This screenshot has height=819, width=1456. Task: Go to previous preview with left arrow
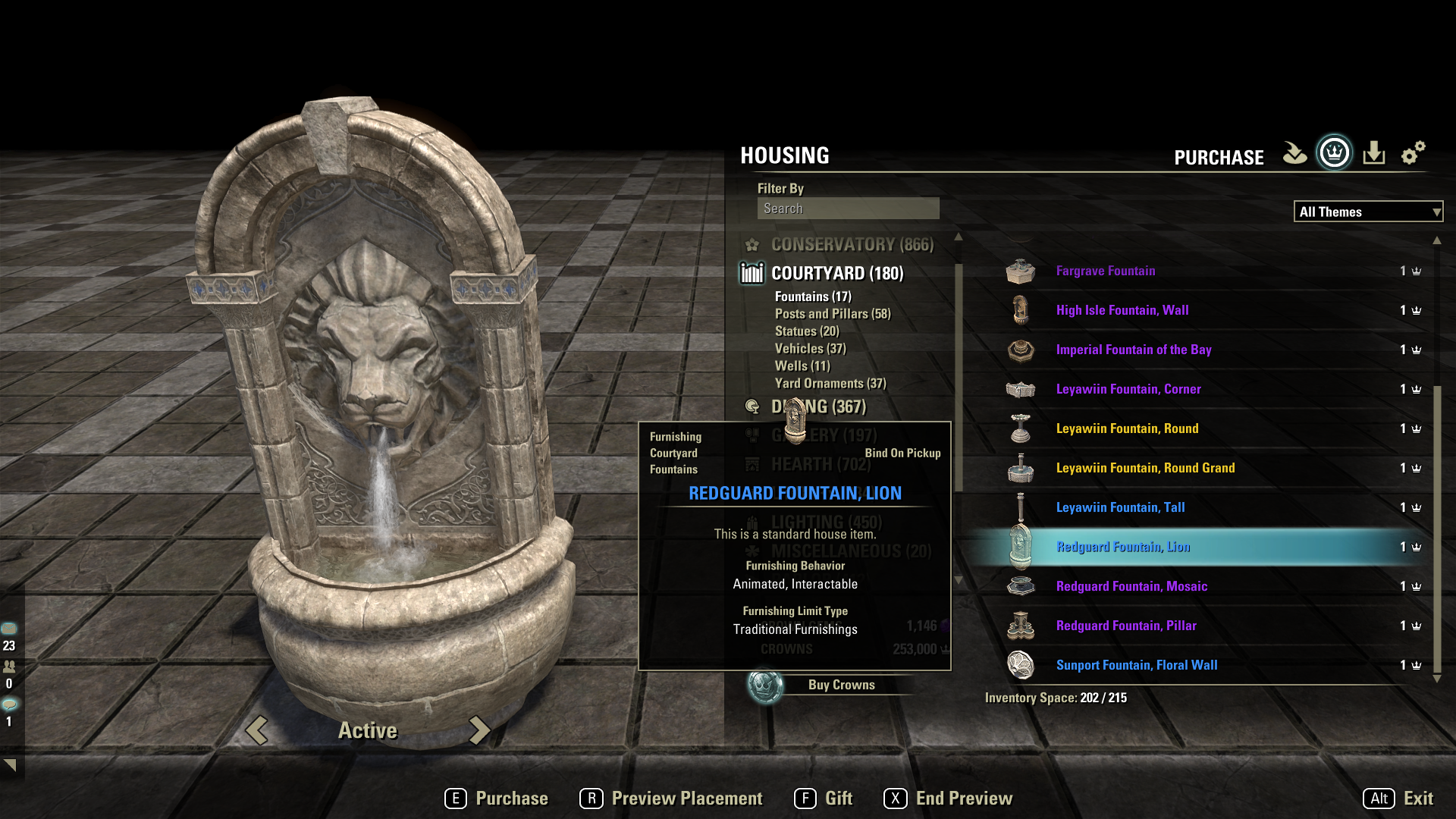pyautogui.click(x=257, y=730)
